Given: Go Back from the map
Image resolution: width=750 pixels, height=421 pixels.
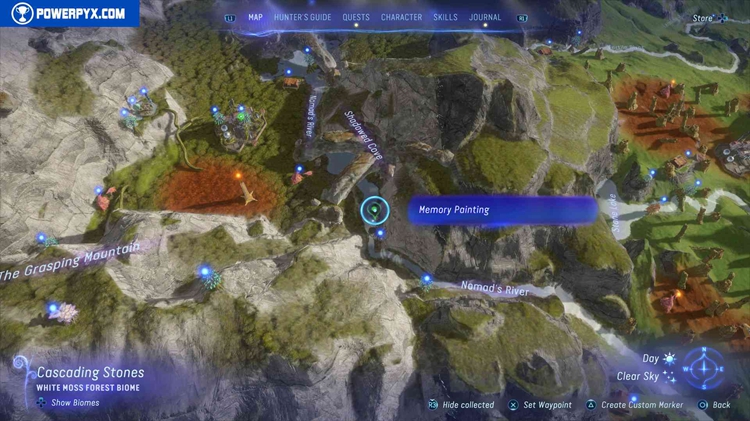Looking at the screenshot, I should (x=721, y=405).
